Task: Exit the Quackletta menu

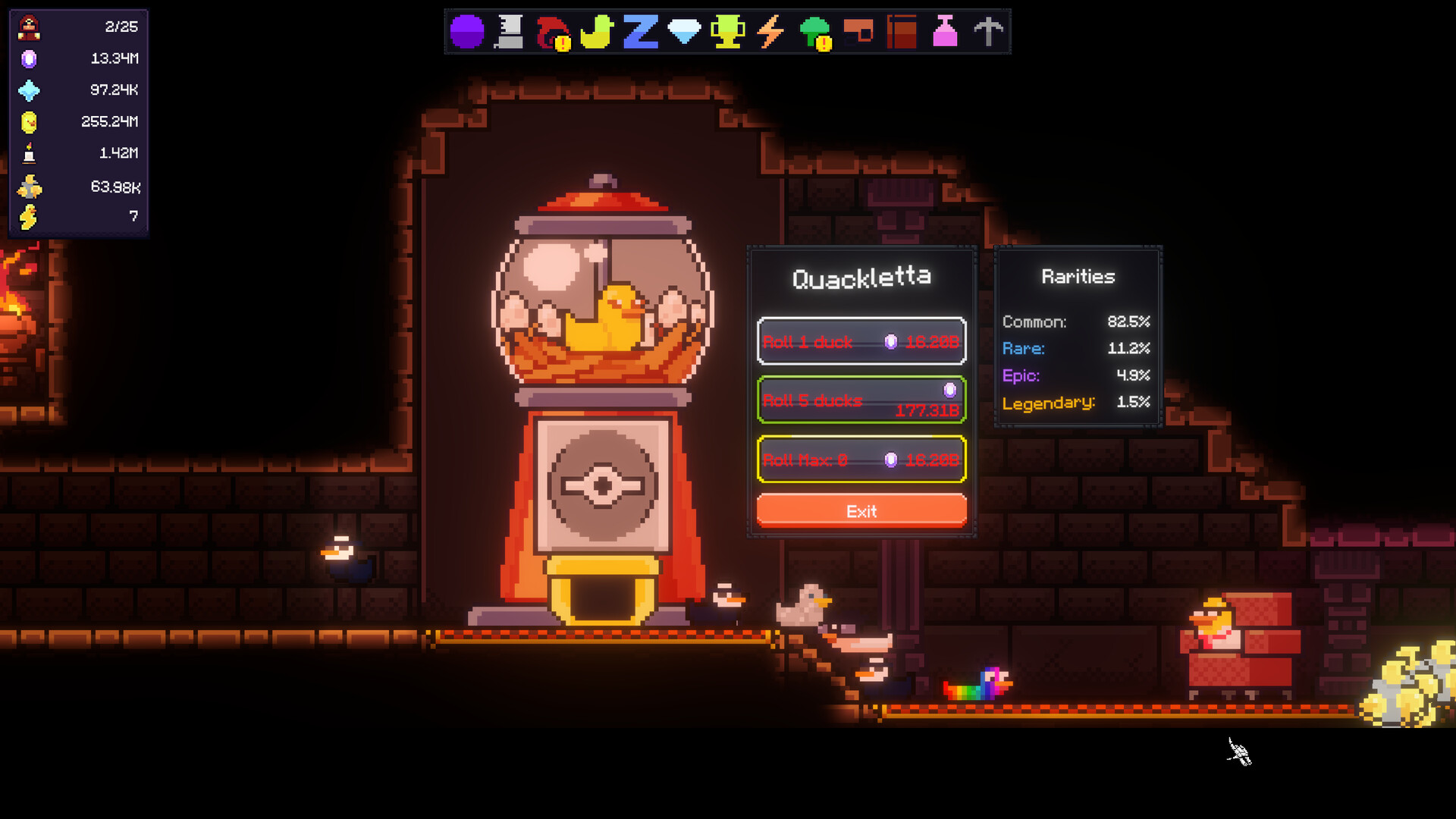Action: point(861,510)
